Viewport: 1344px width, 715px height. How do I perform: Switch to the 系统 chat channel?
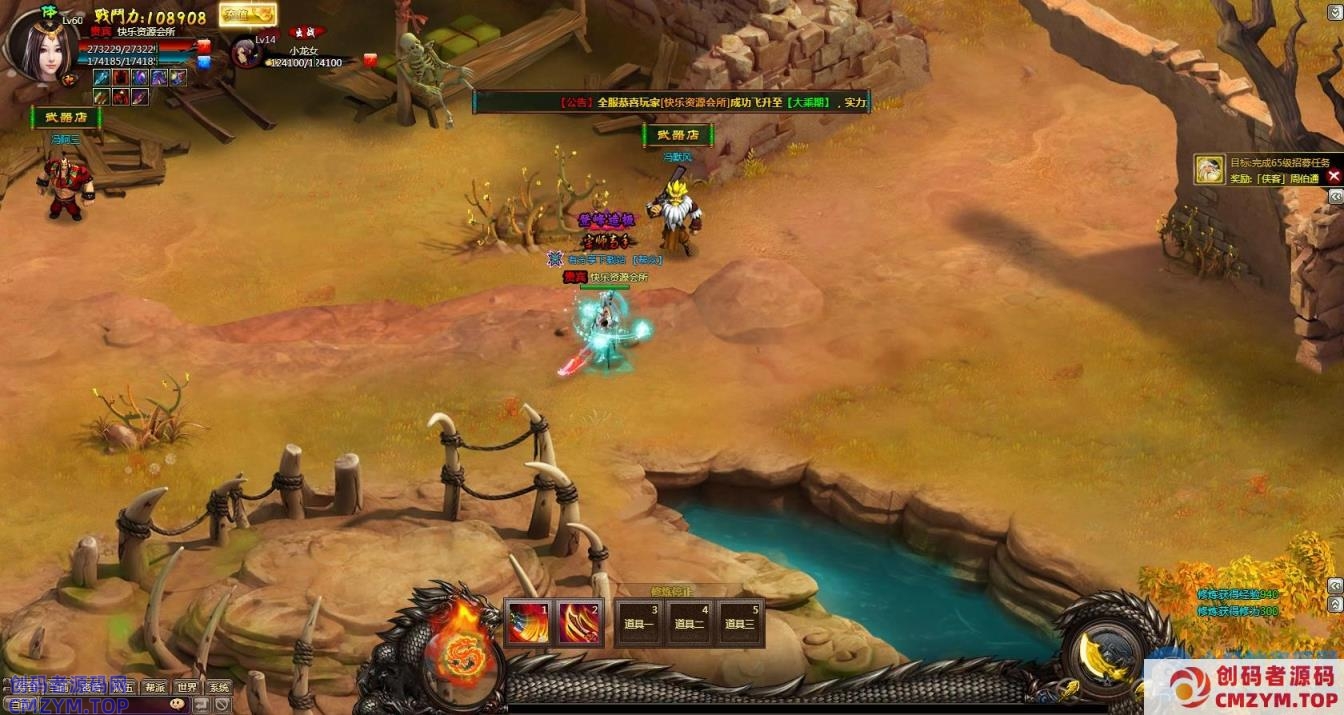[x=218, y=687]
